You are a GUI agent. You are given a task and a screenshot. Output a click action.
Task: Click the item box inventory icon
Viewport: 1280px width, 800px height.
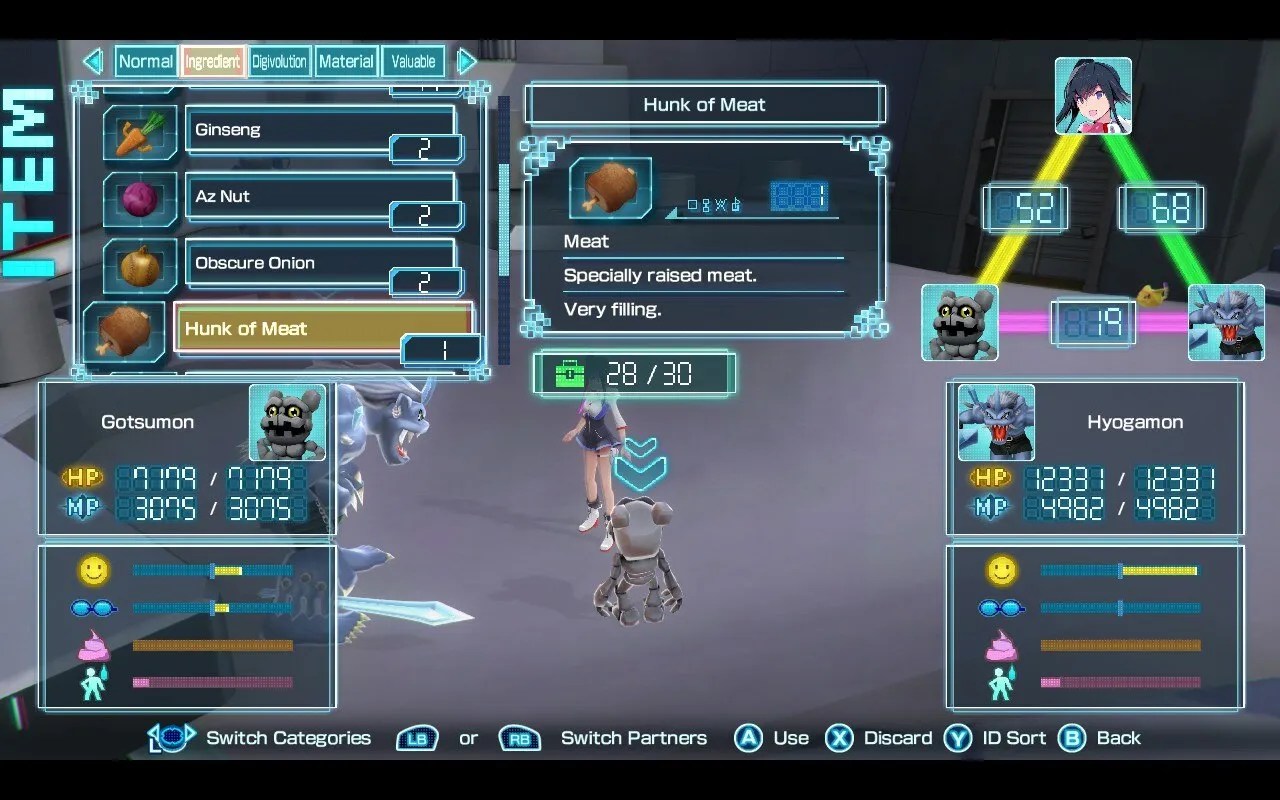click(x=569, y=372)
